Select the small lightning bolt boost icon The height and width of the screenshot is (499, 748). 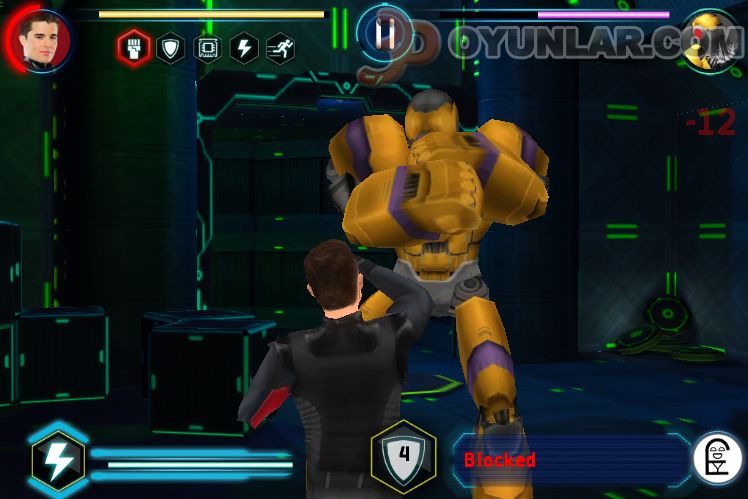(x=245, y=47)
